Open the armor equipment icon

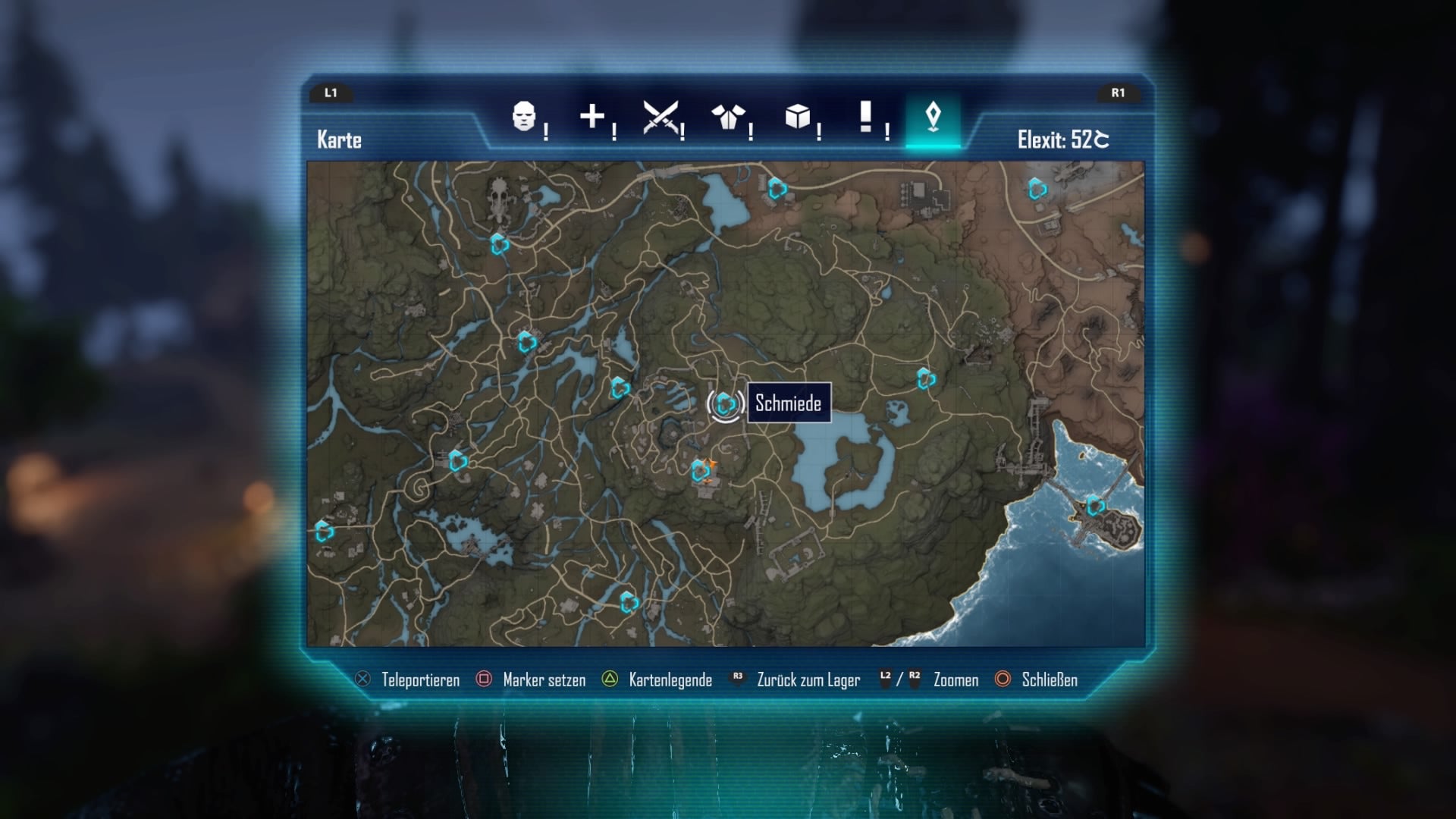(x=730, y=119)
